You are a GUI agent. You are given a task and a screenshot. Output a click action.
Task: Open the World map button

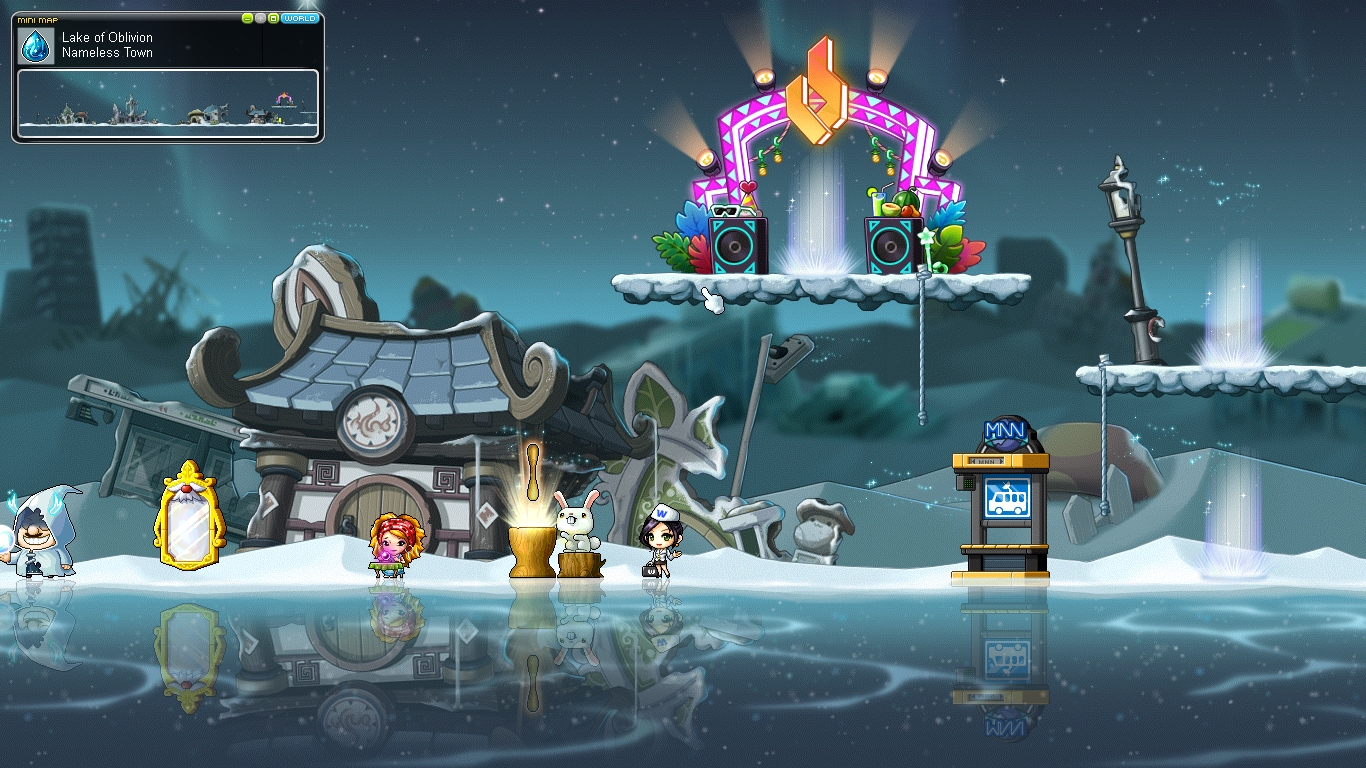coord(300,18)
